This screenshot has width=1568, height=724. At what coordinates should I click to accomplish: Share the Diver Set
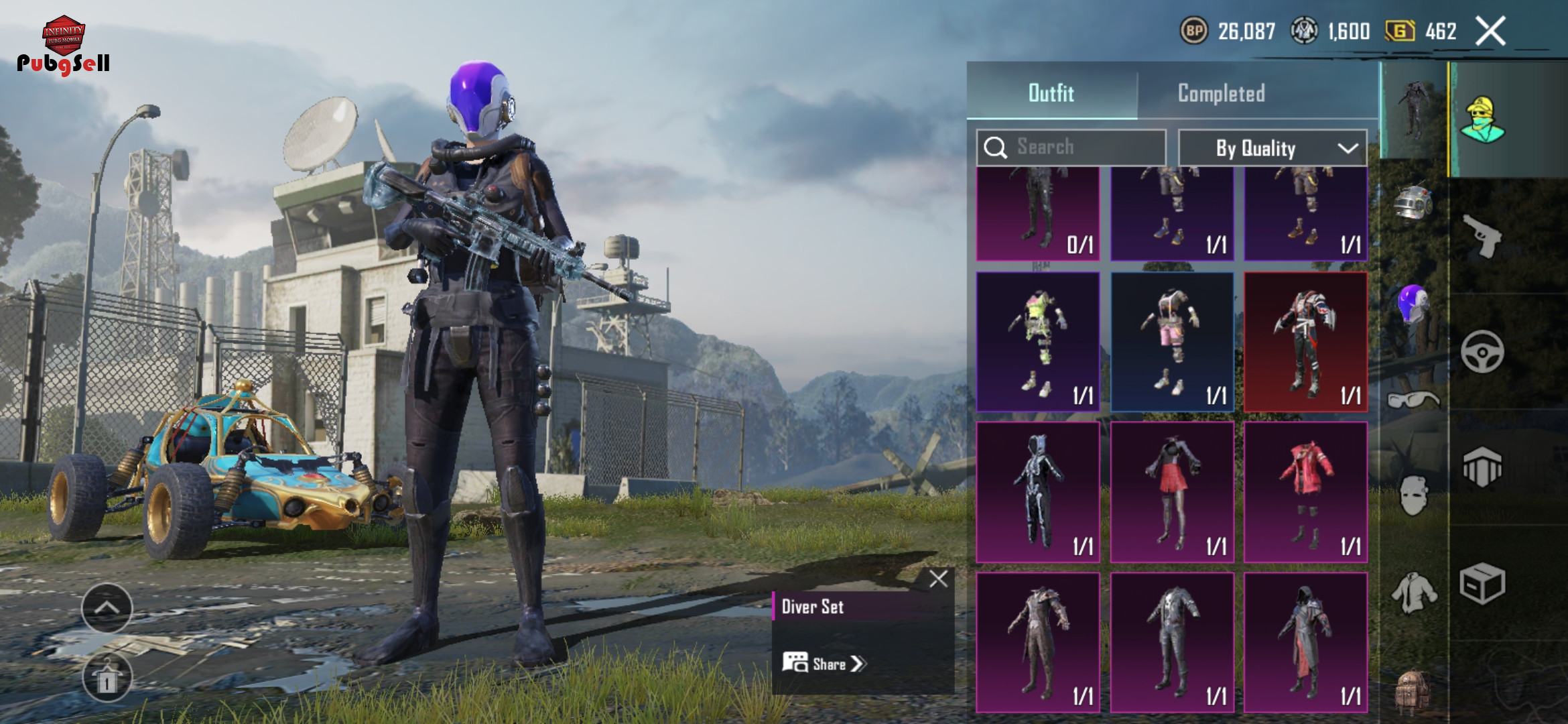(x=824, y=664)
